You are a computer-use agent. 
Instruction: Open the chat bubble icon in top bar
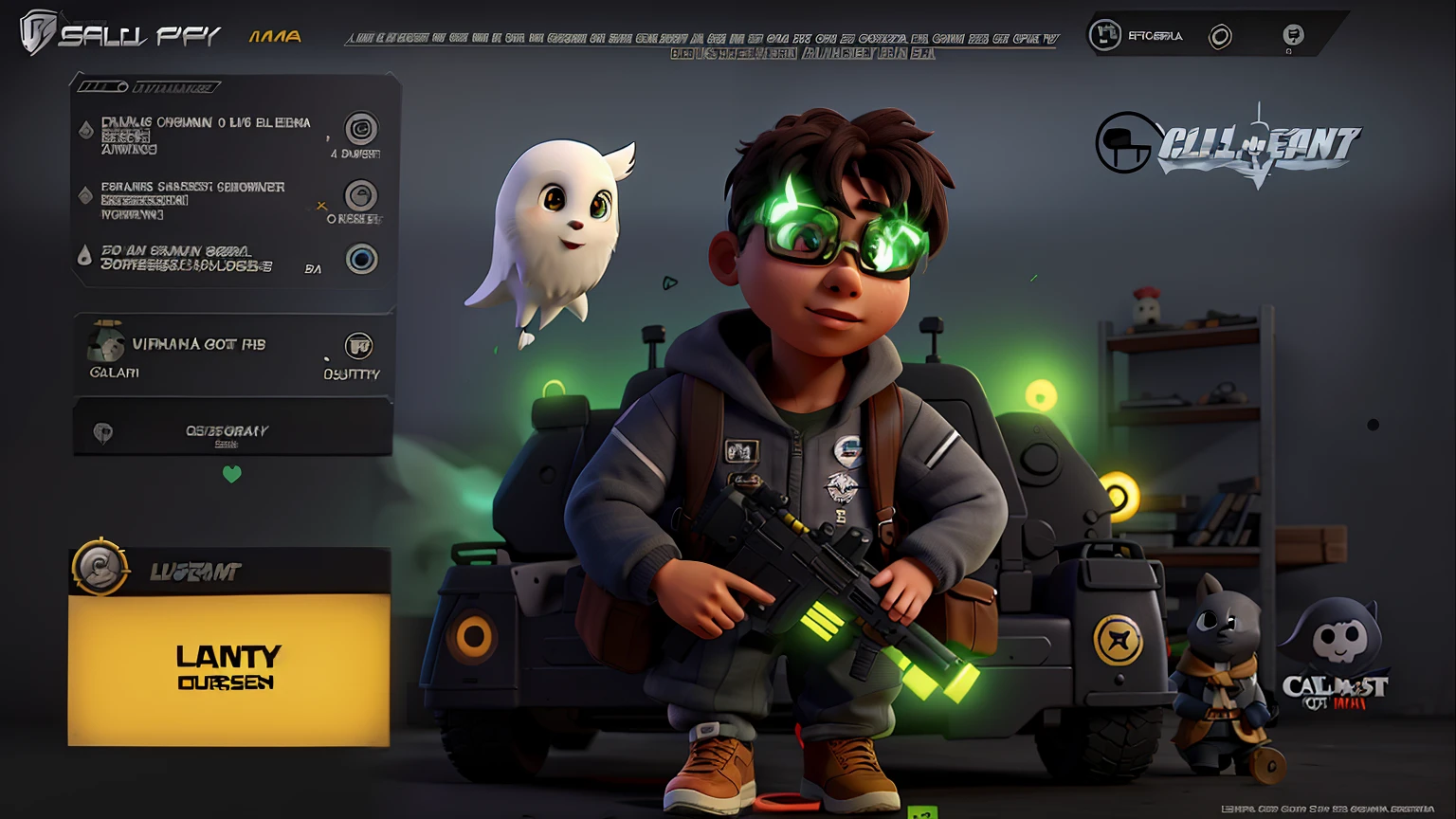(1293, 36)
